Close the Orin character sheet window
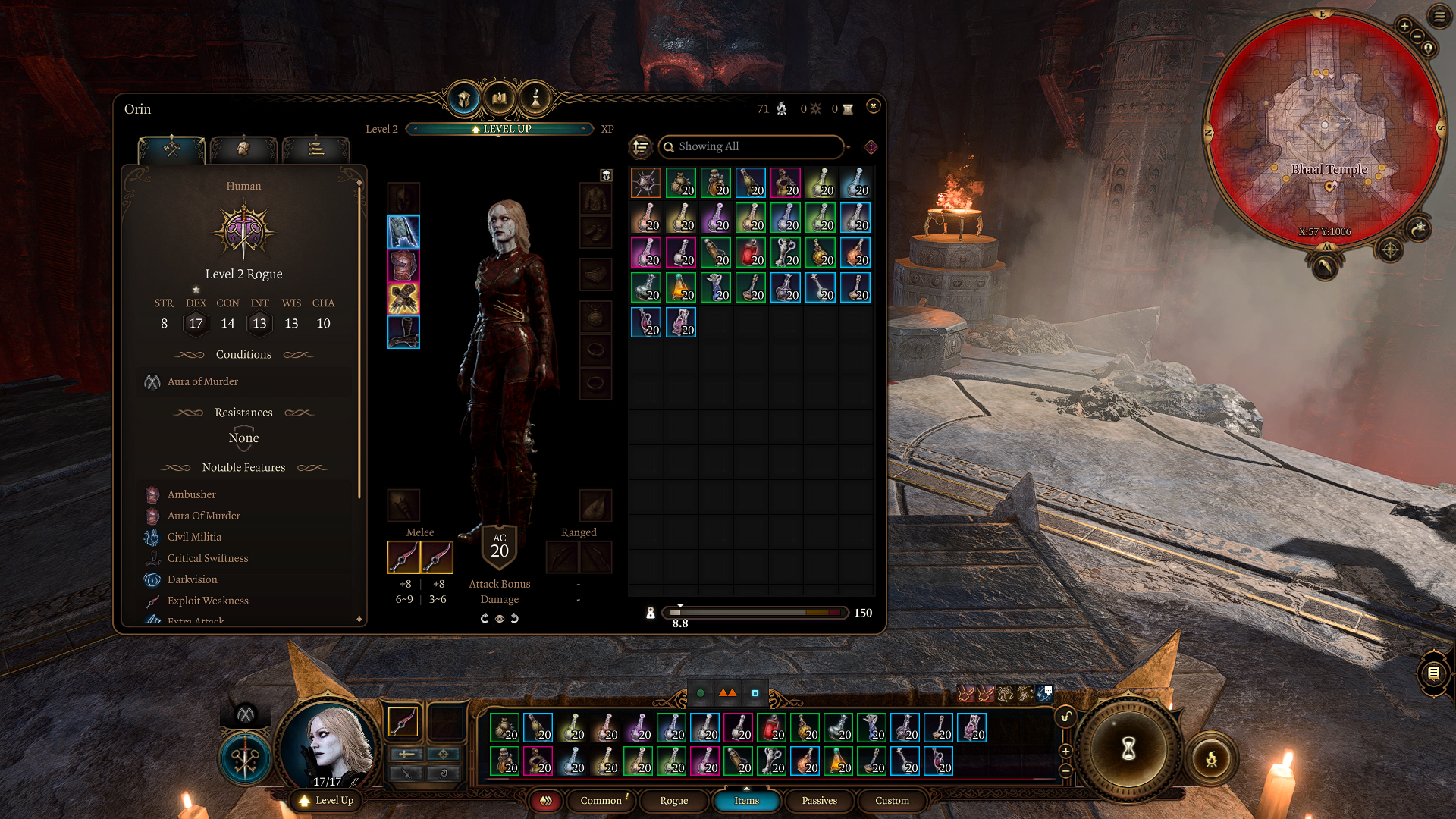The width and height of the screenshot is (1456, 819). pyautogui.click(x=873, y=106)
